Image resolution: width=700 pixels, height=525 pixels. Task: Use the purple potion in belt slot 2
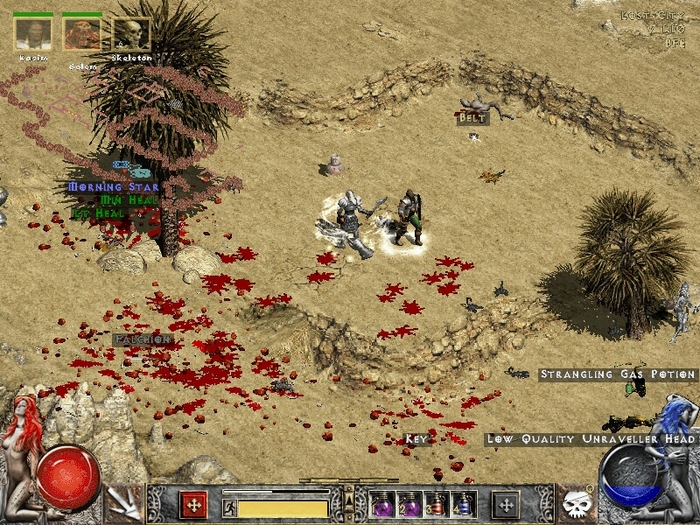coord(410,503)
